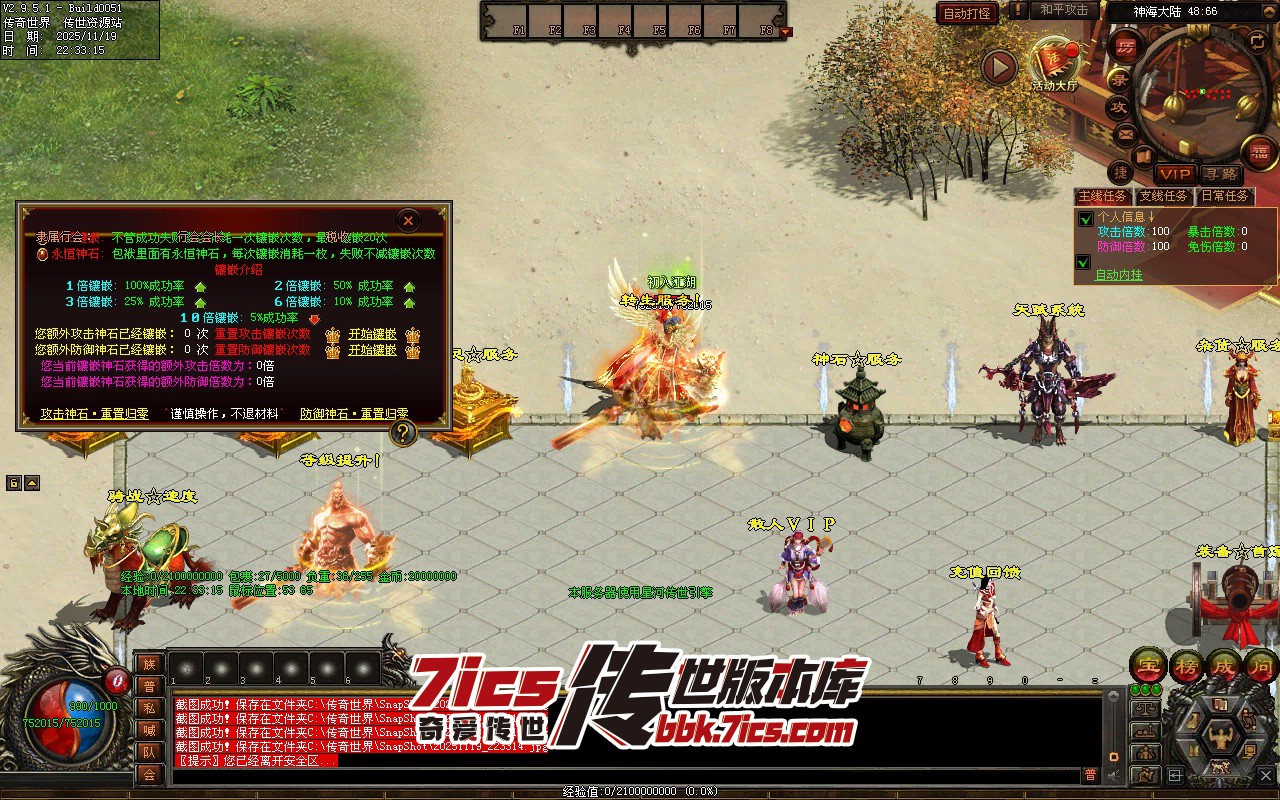Open the 榜 ranking round button
1280x800 pixels.
tap(1187, 664)
